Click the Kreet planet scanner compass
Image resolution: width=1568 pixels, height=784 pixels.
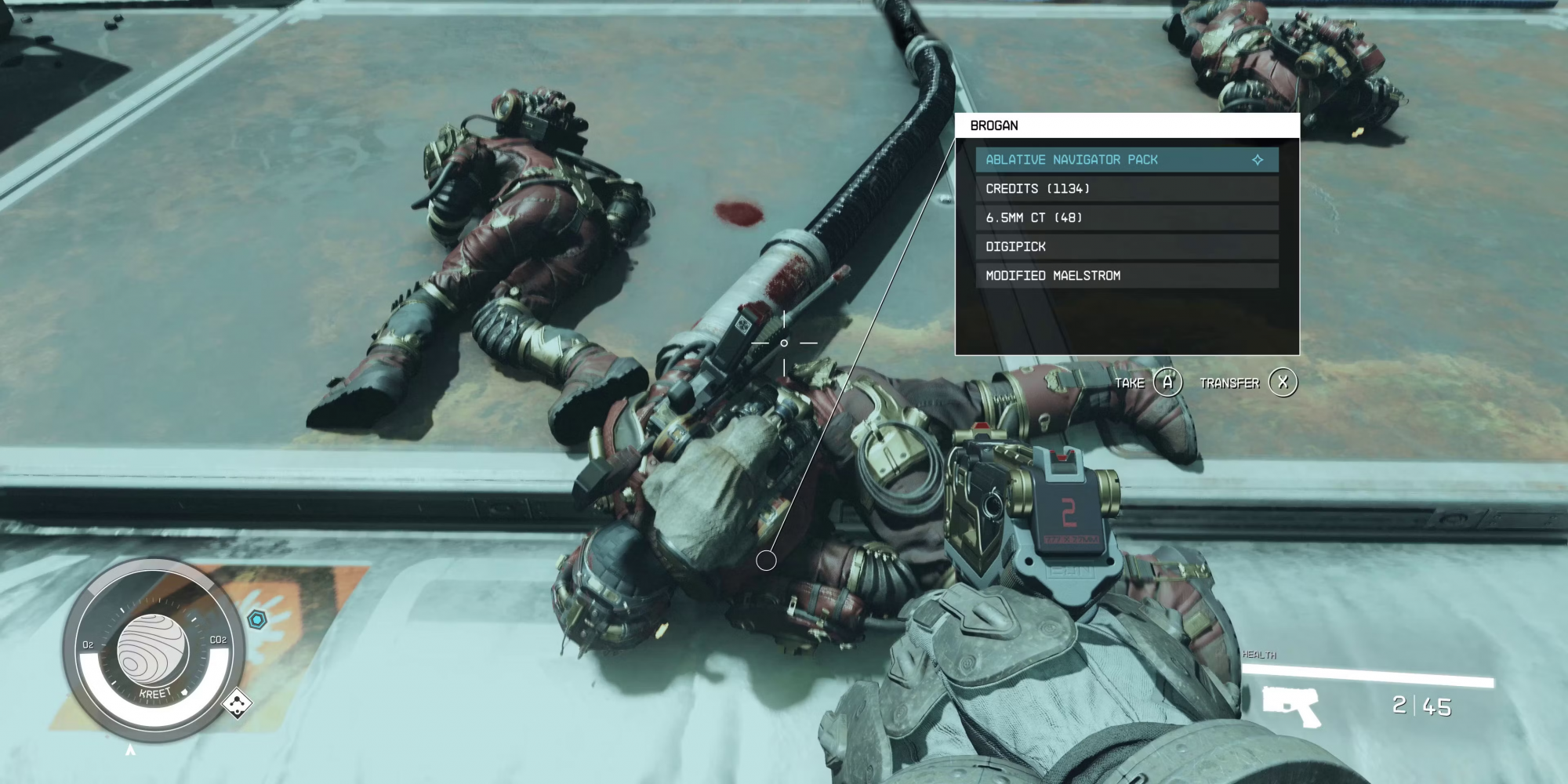click(x=153, y=649)
